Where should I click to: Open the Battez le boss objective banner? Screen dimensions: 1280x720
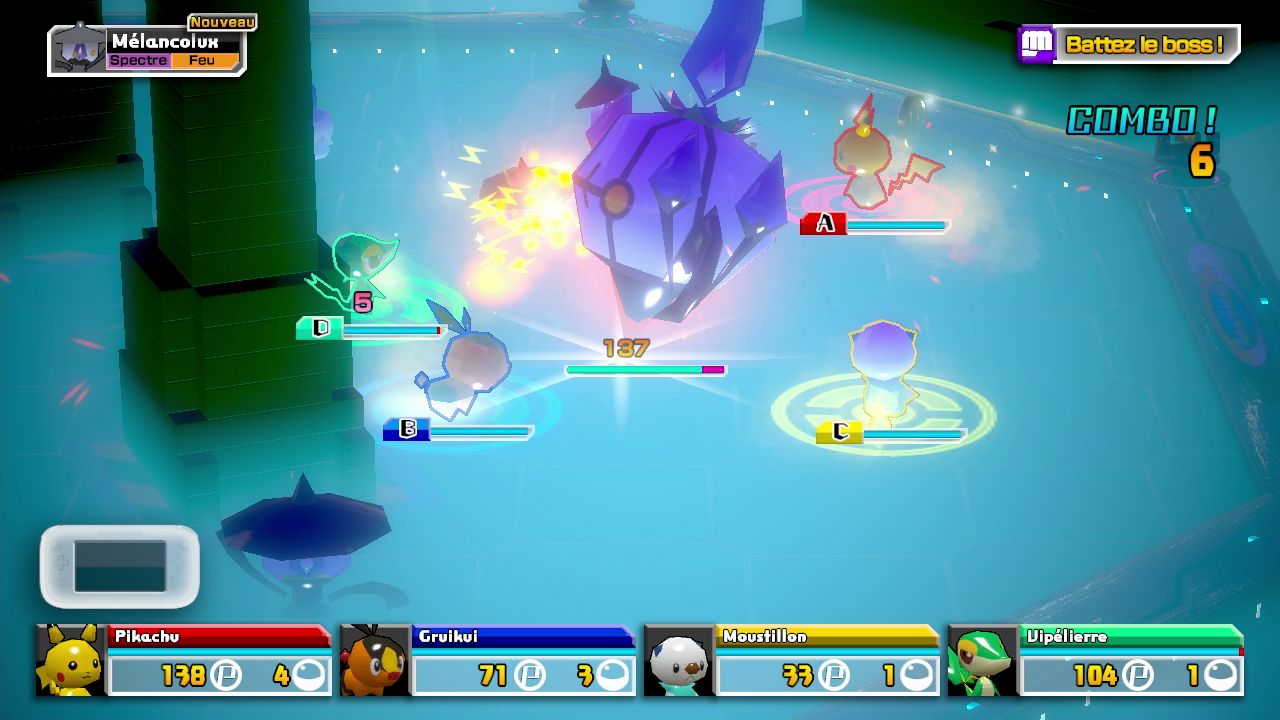[x=1130, y=45]
